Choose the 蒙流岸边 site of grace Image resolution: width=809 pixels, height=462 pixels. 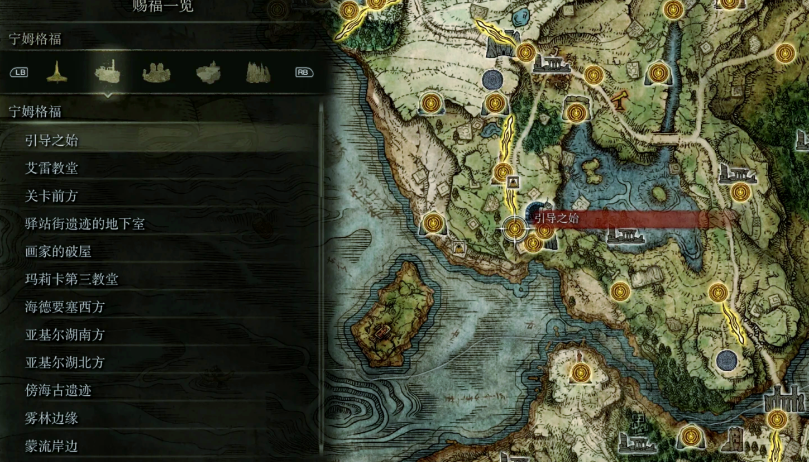52,446
